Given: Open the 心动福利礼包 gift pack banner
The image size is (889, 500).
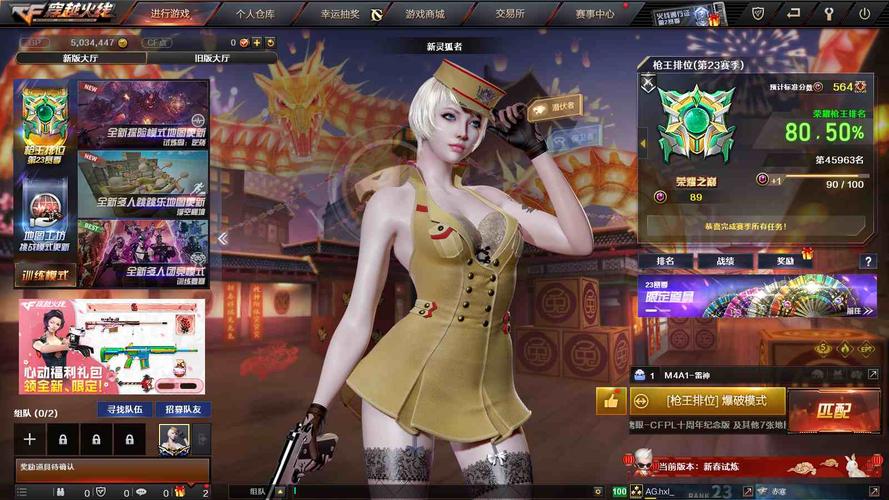Looking at the screenshot, I should [111, 346].
